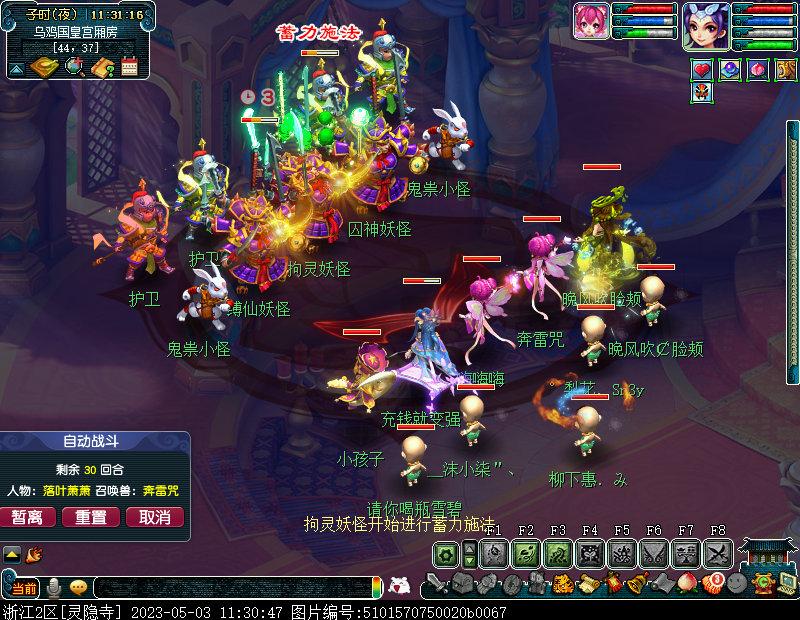Activate the F8 crossed swords shortcut
The height and width of the screenshot is (620, 800).
(x=718, y=554)
